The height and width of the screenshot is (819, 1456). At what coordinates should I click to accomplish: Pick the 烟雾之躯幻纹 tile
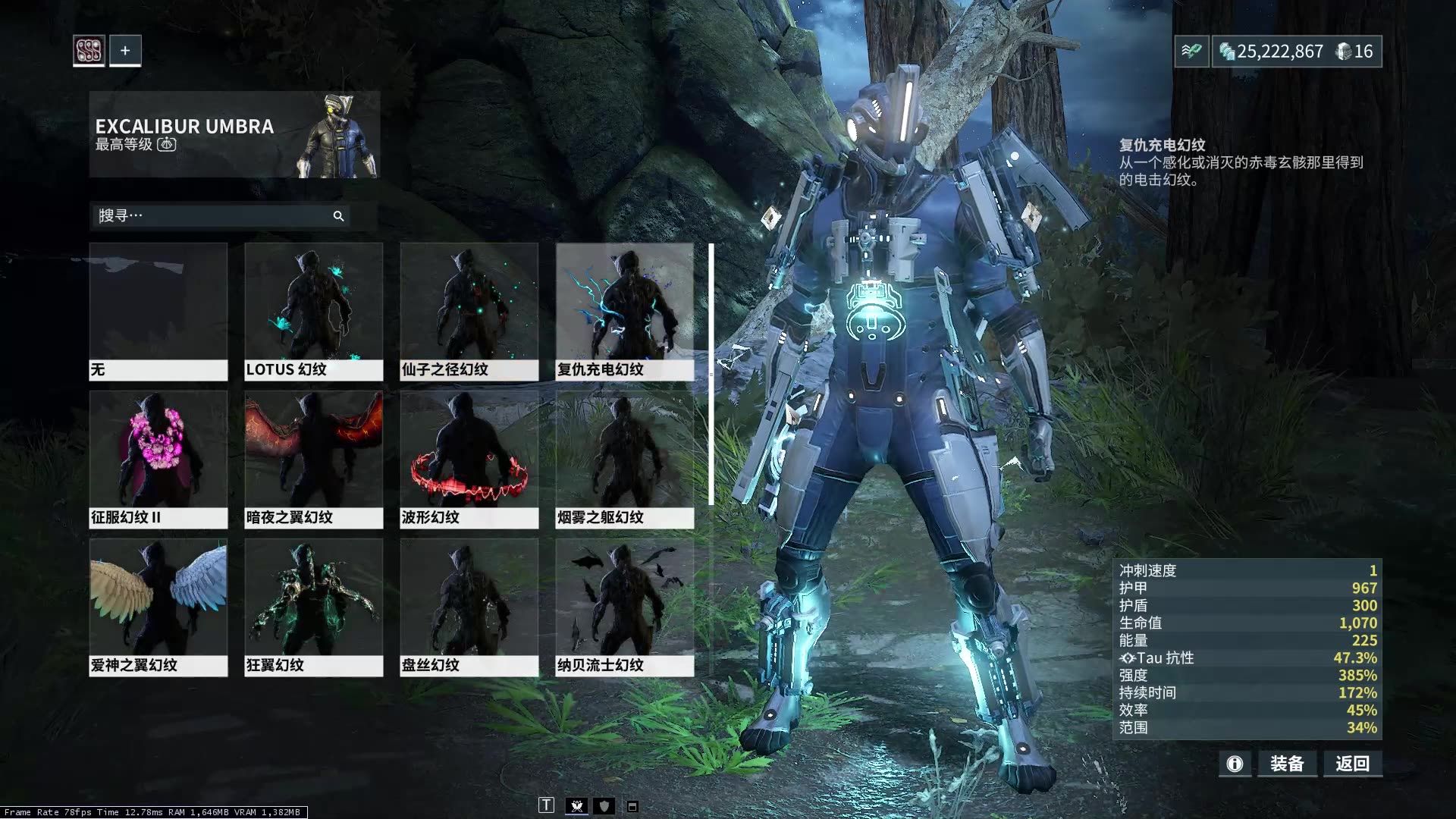point(624,459)
